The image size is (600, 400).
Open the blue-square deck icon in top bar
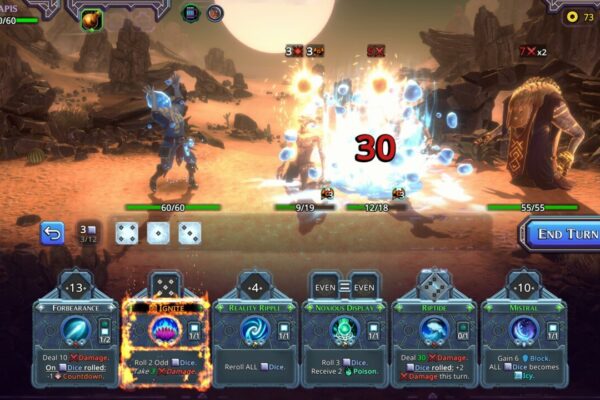coord(191,13)
